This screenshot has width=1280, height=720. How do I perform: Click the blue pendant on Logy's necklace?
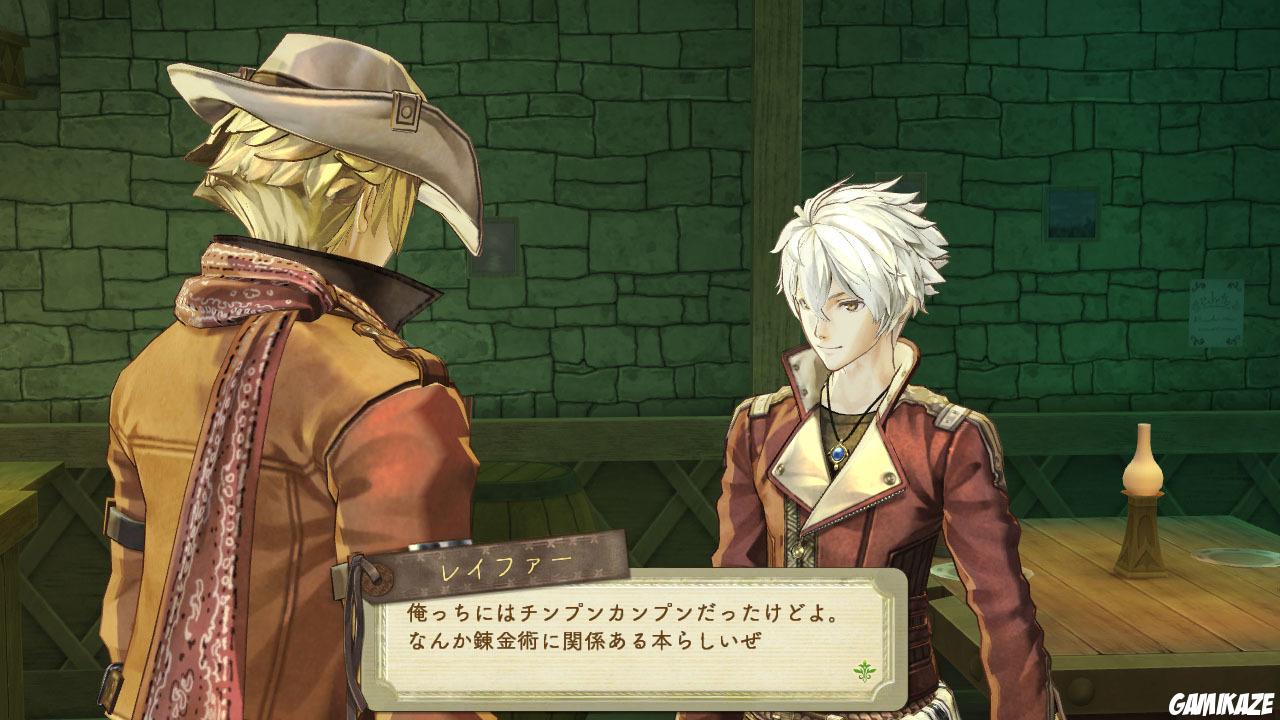coord(838,453)
